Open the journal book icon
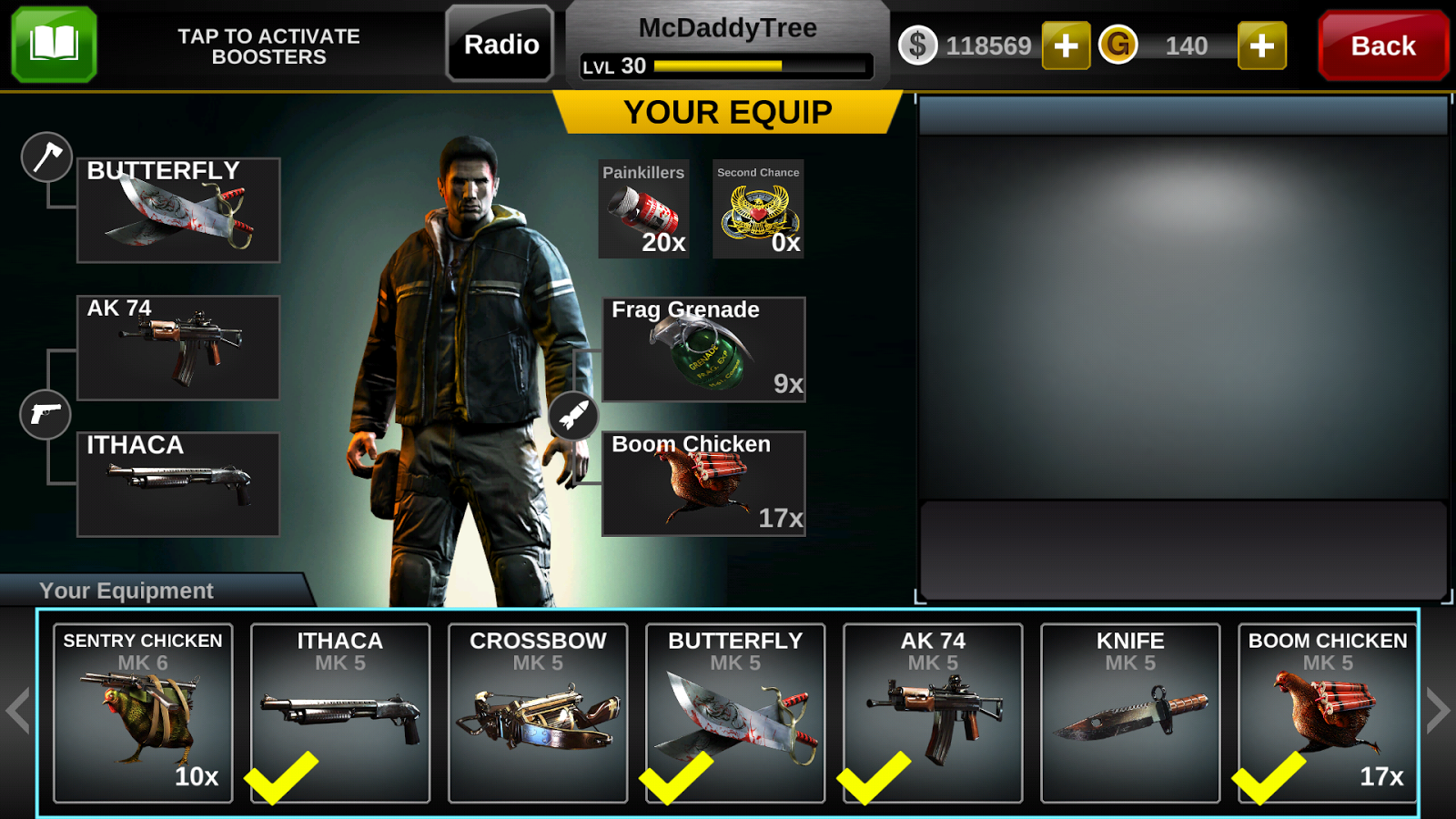Viewport: 1456px width, 819px height. 52,43
